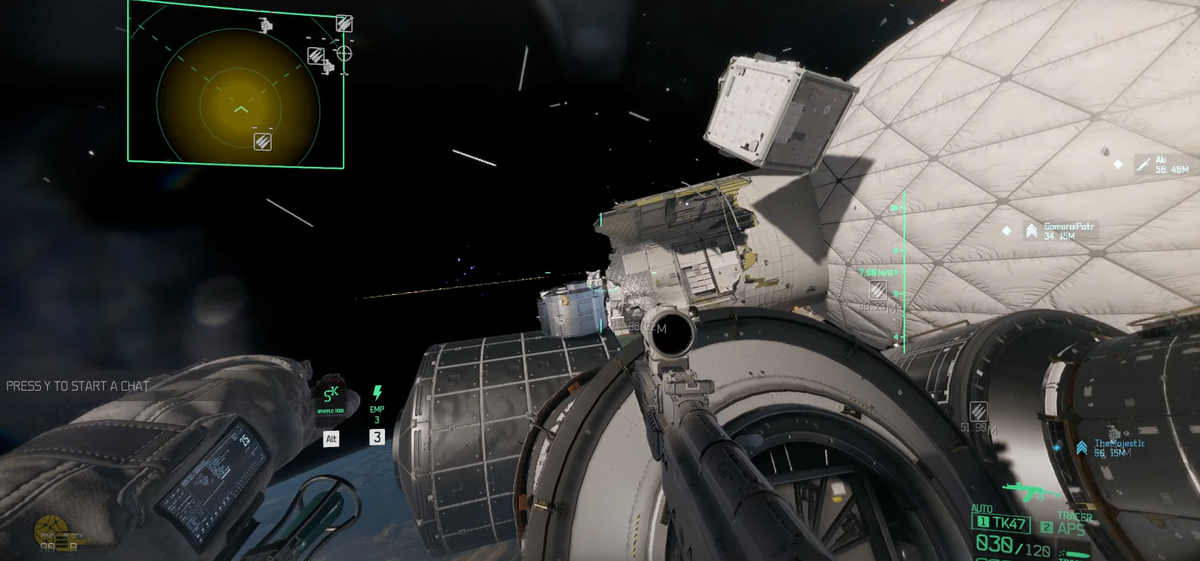Switch to the APS secondary weapon slot
Screen dimensions: 1200x561
pyautogui.click(x=1068, y=527)
